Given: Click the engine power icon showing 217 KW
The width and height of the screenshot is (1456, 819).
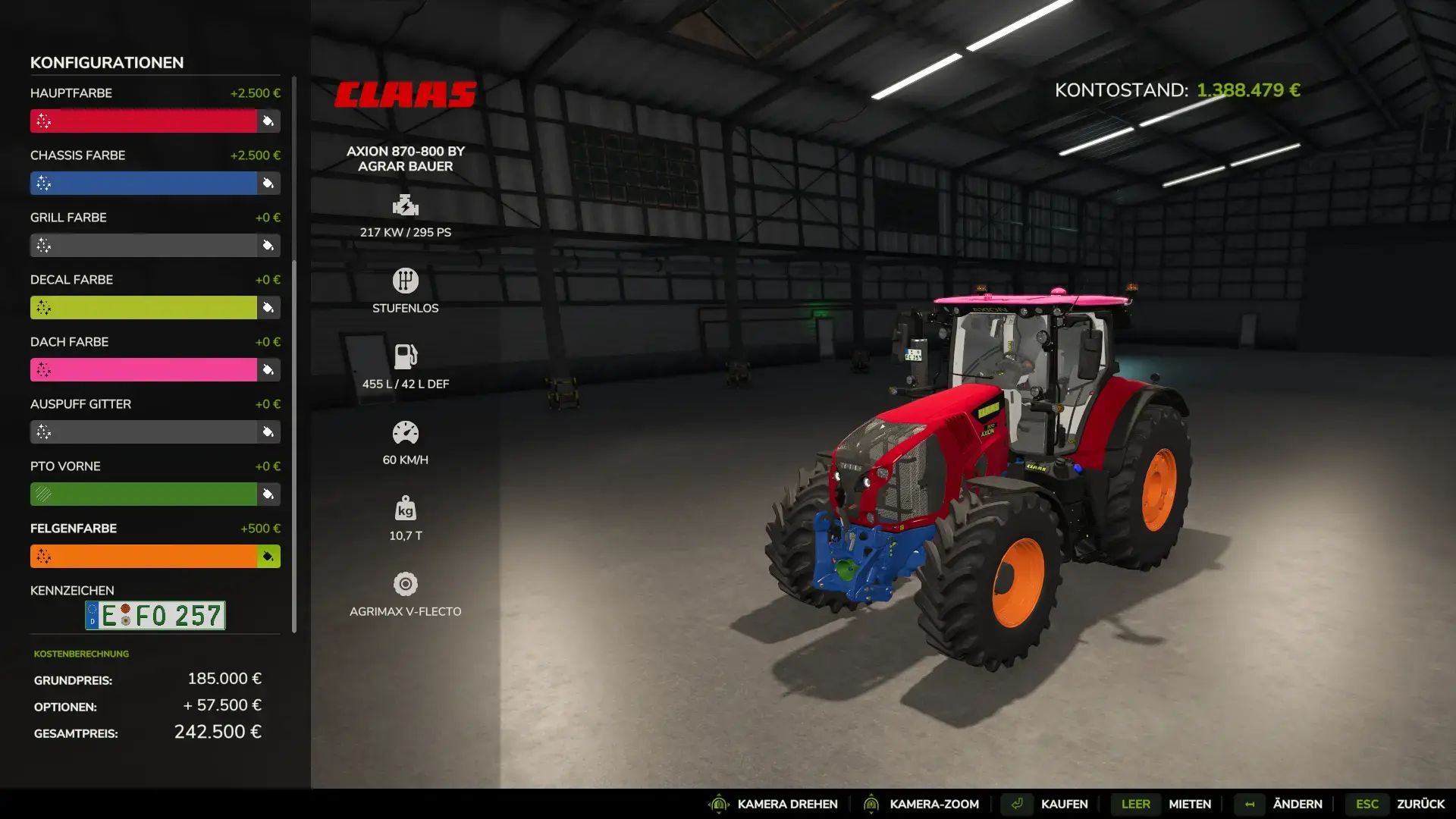Looking at the screenshot, I should [x=406, y=206].
